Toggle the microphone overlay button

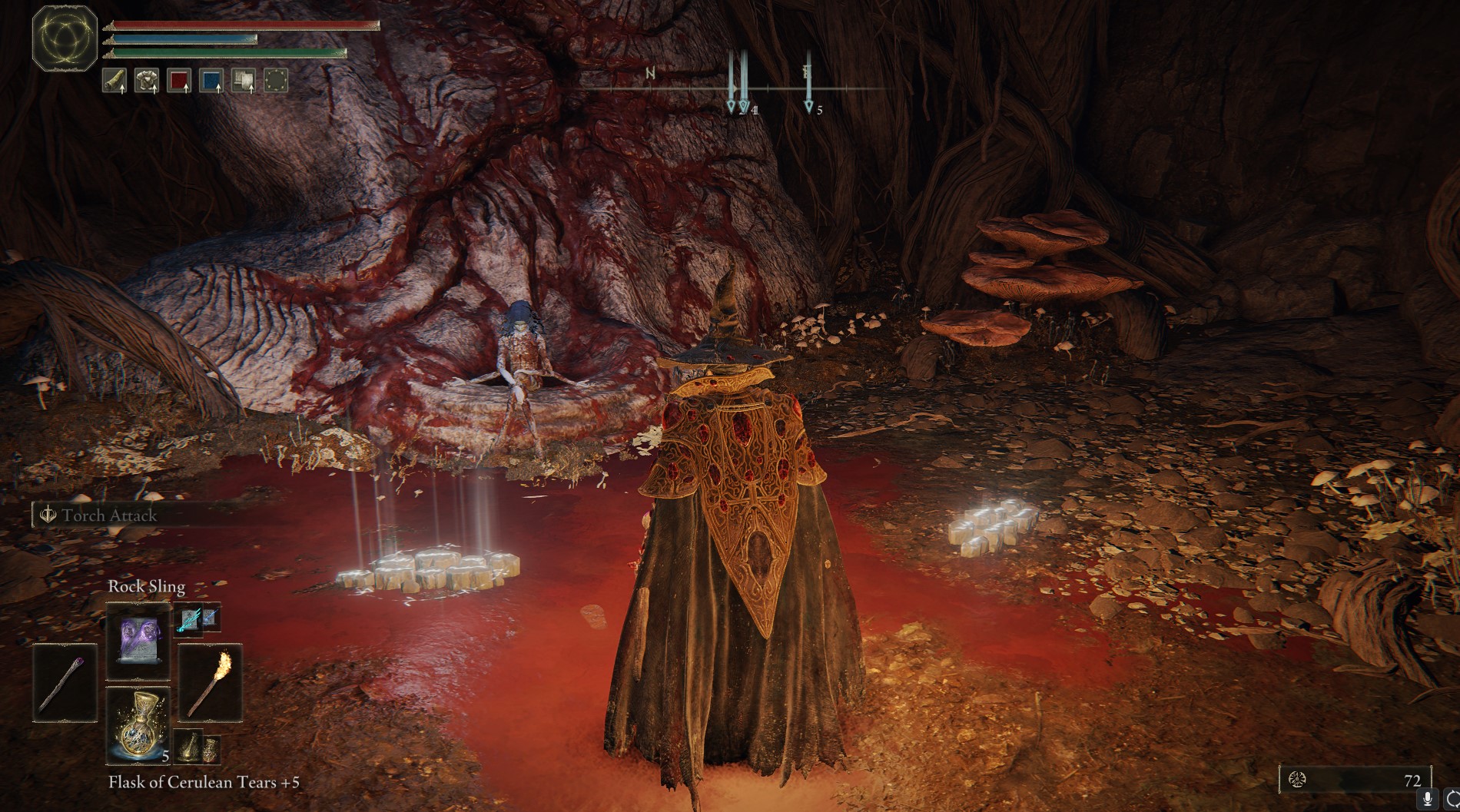(x=1428, y=799)
